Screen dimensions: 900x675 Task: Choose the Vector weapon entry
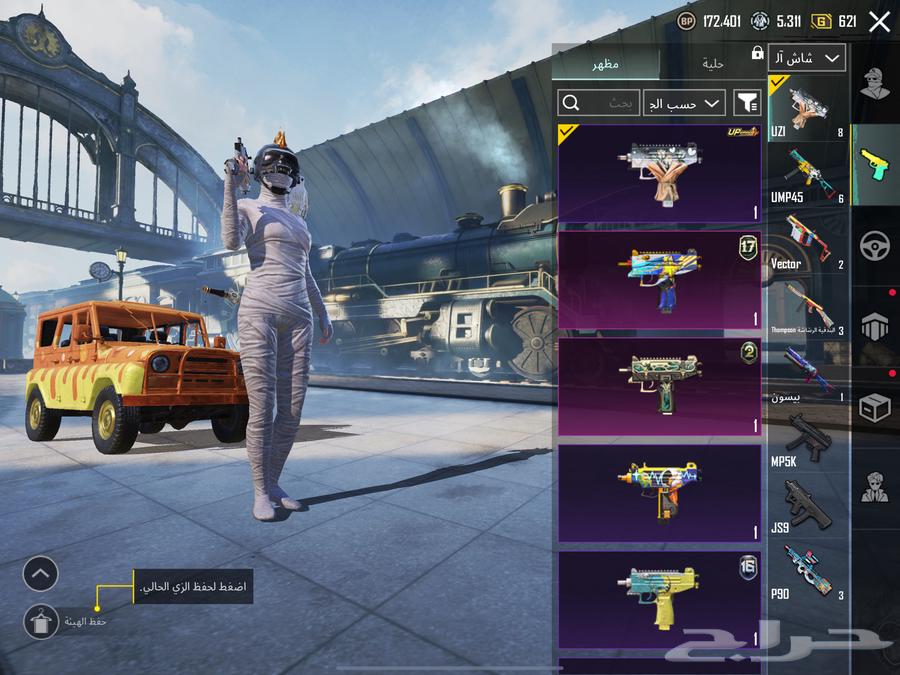click(x=808, y=241)
